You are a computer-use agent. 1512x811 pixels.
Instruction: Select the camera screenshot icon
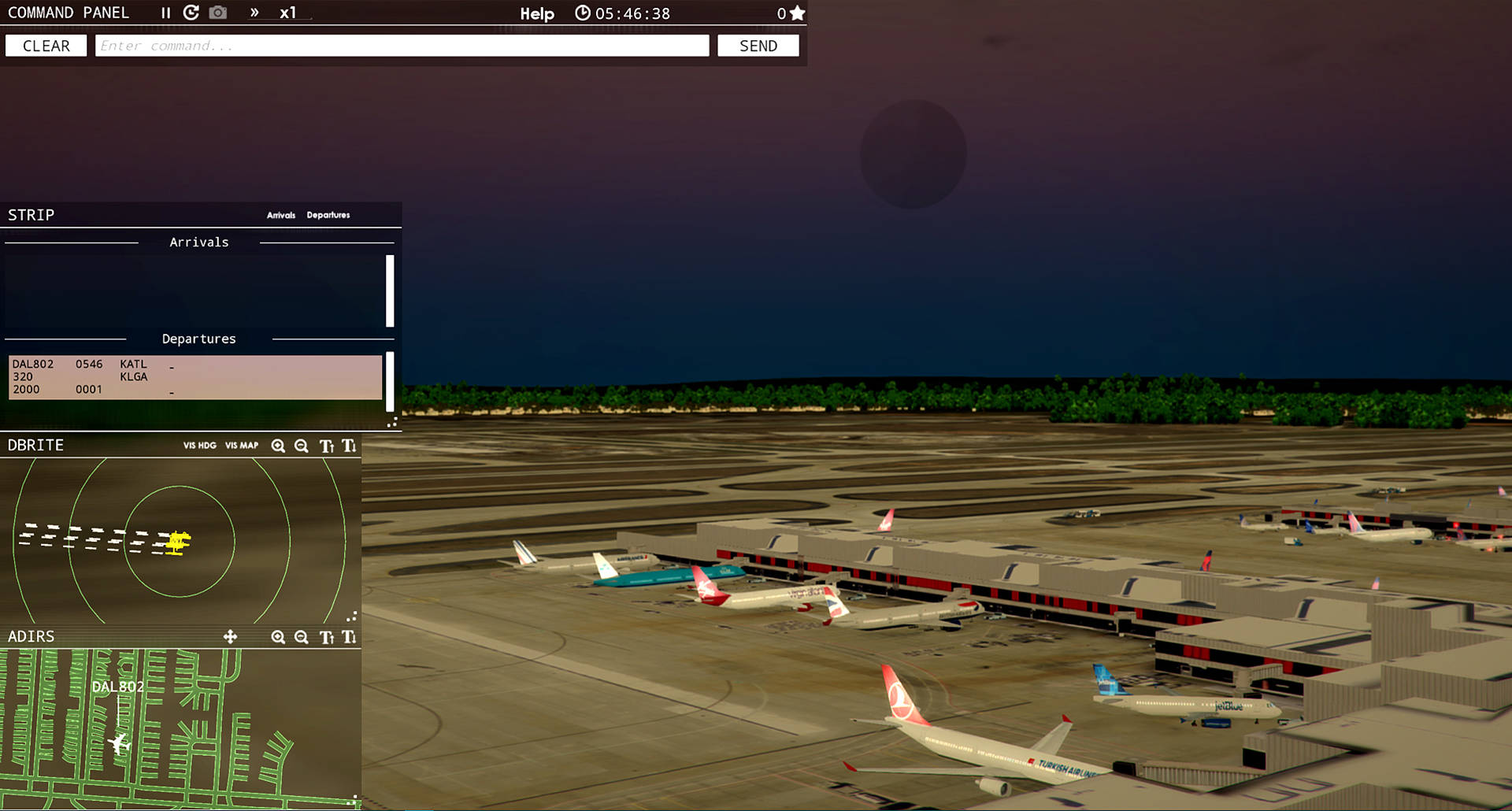click(x=217, y=12)
